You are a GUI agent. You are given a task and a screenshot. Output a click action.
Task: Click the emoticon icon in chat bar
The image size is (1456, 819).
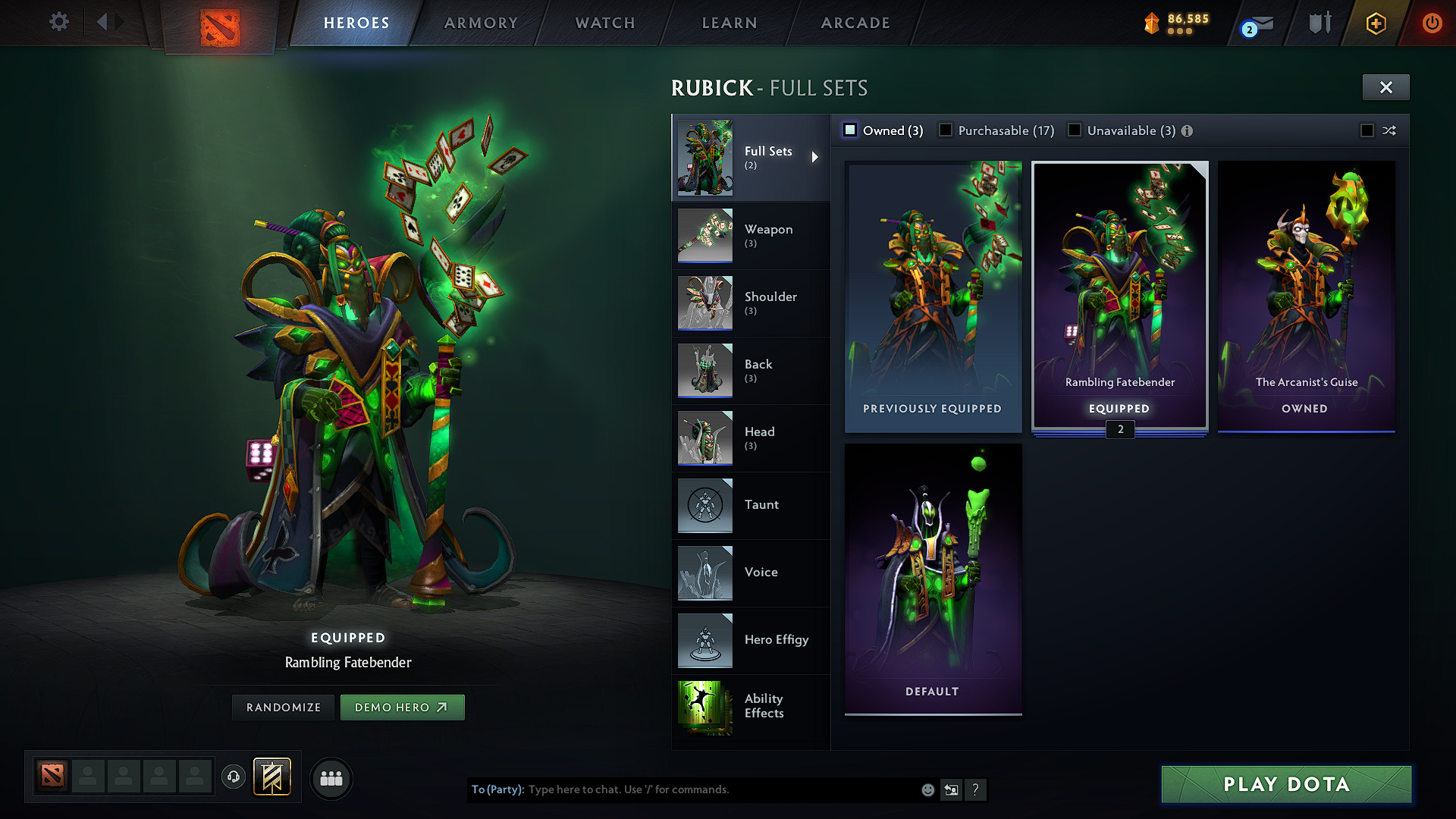point(927,789)
